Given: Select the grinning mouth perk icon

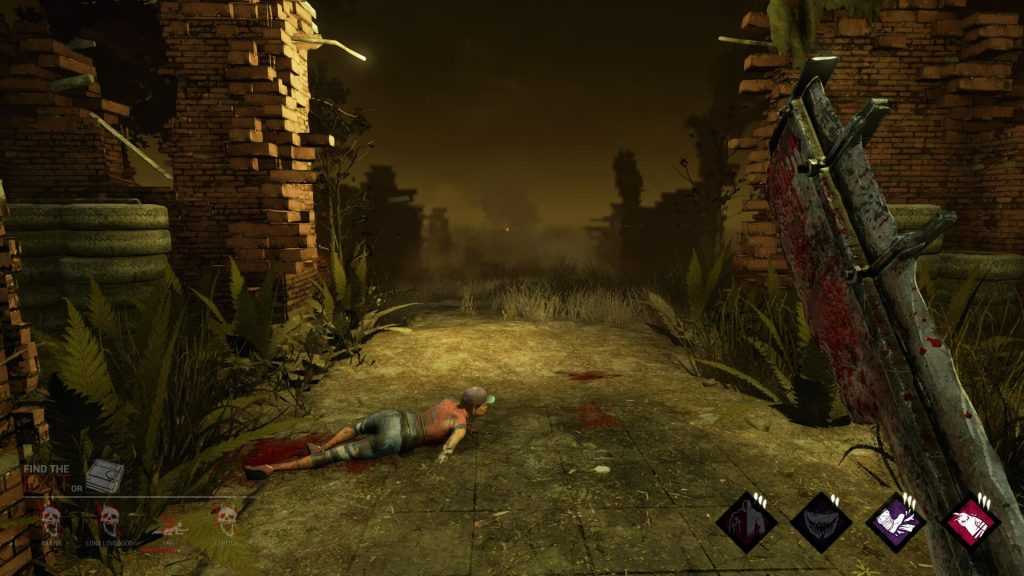Looking at the screenshot, I should click(x=821, y=522).
